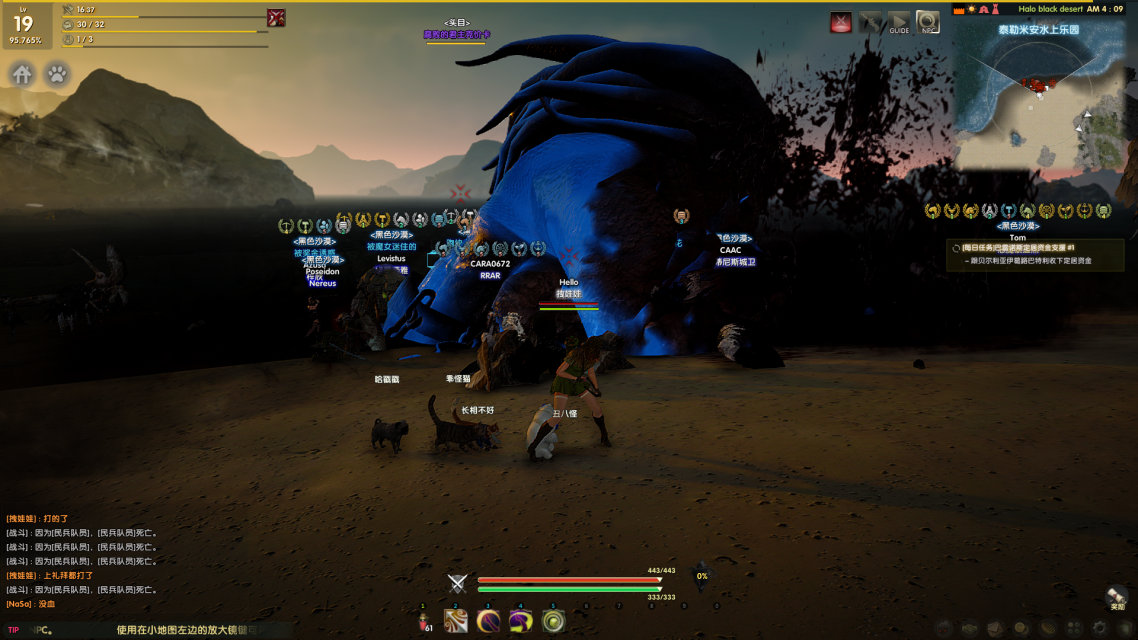The width and height of the screenshot is (1138, 640).
Task: Activate the purple and yellow skill in slot 4
Action: (x=520, y=621)
